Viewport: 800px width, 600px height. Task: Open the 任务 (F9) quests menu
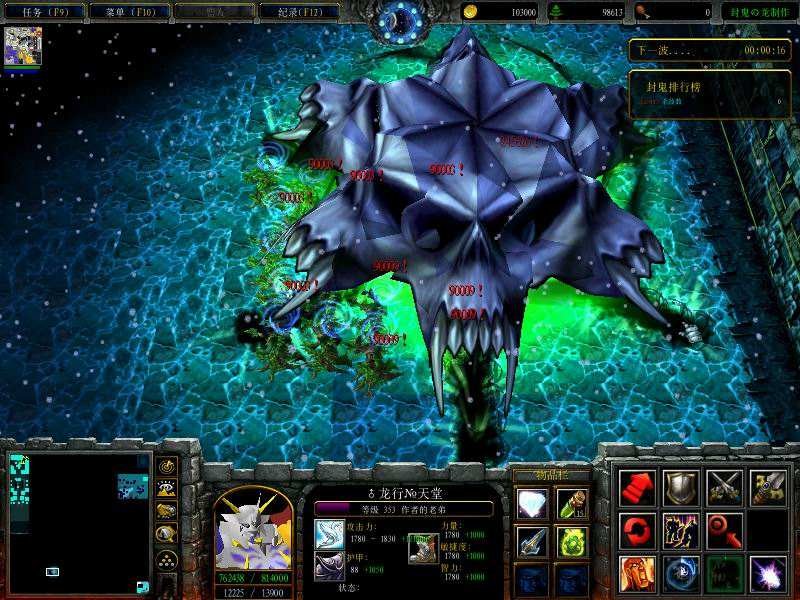(44, 12)
